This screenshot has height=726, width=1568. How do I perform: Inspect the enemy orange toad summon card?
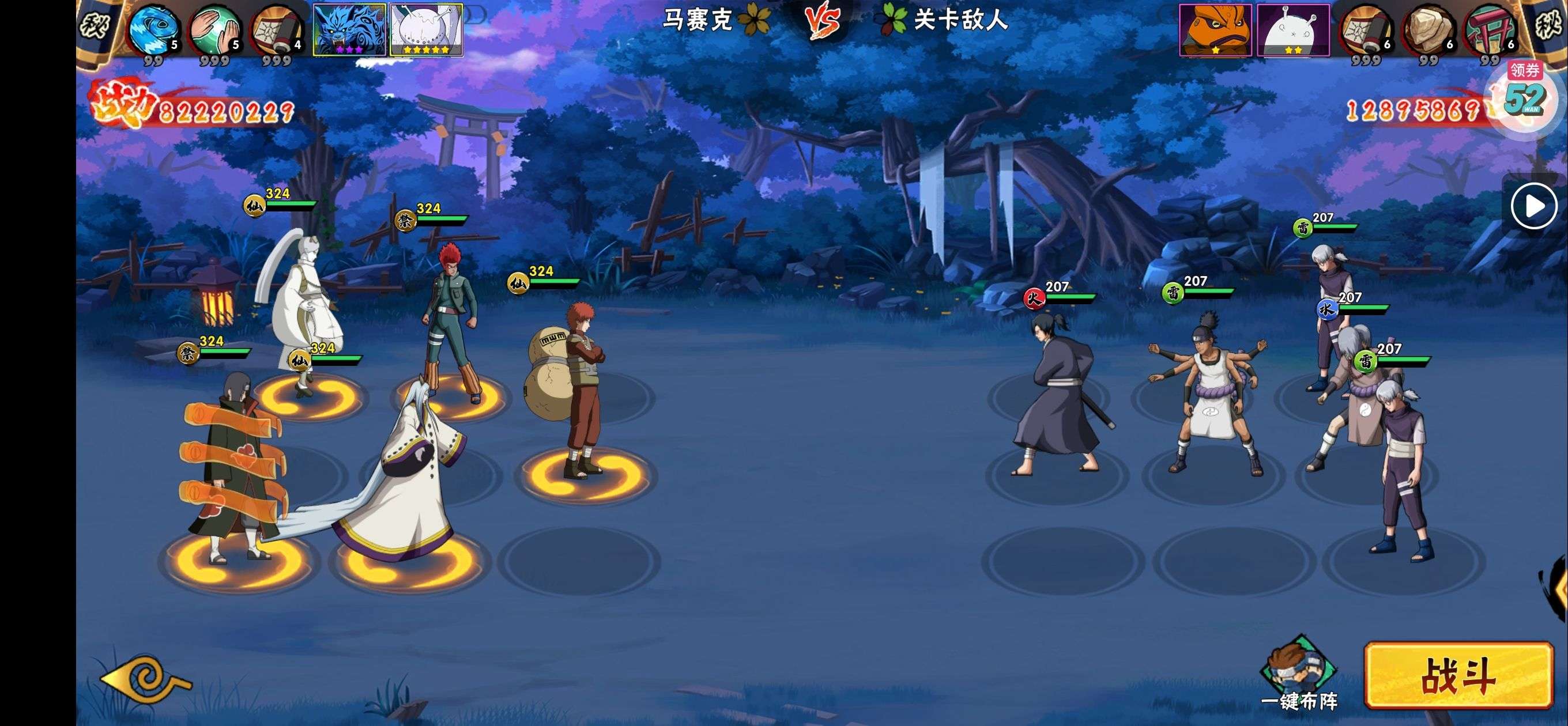pos(1215,29)
